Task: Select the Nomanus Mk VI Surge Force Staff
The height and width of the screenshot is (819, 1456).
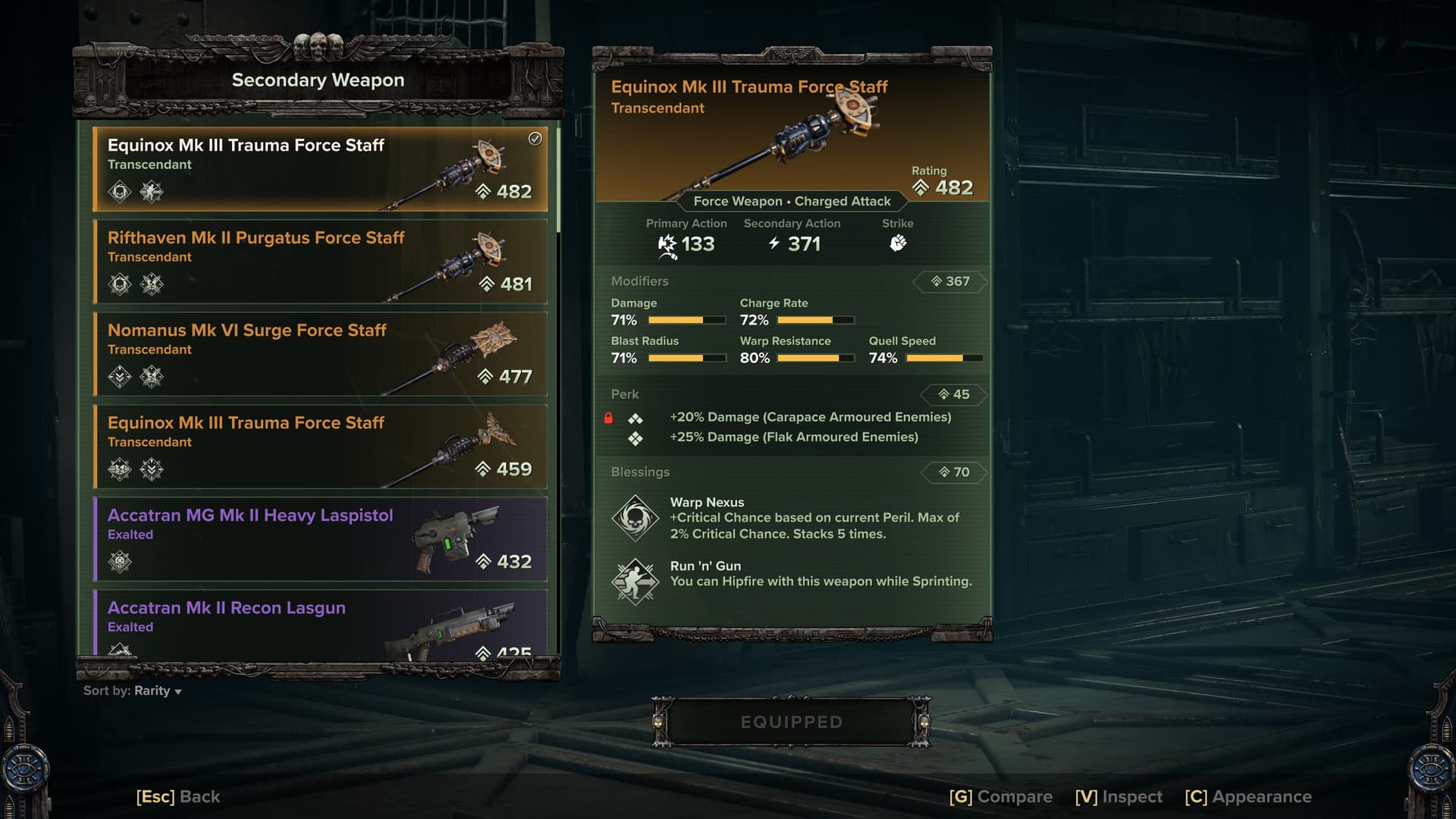Action: [320, 353]
